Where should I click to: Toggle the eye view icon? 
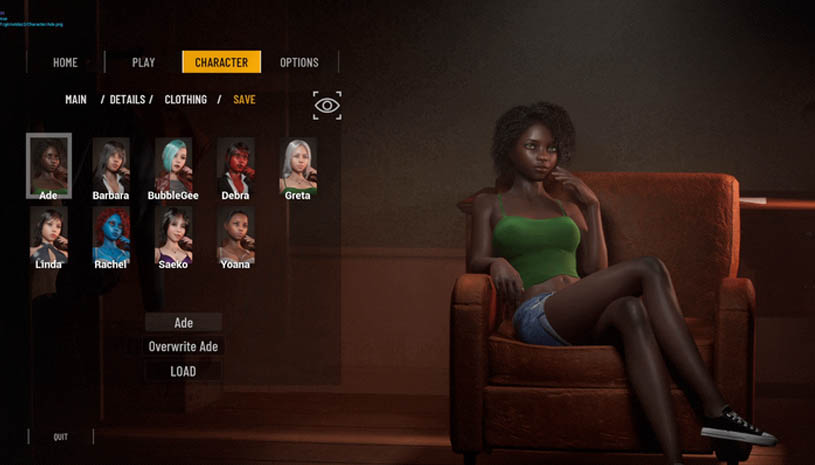[327, 105]
